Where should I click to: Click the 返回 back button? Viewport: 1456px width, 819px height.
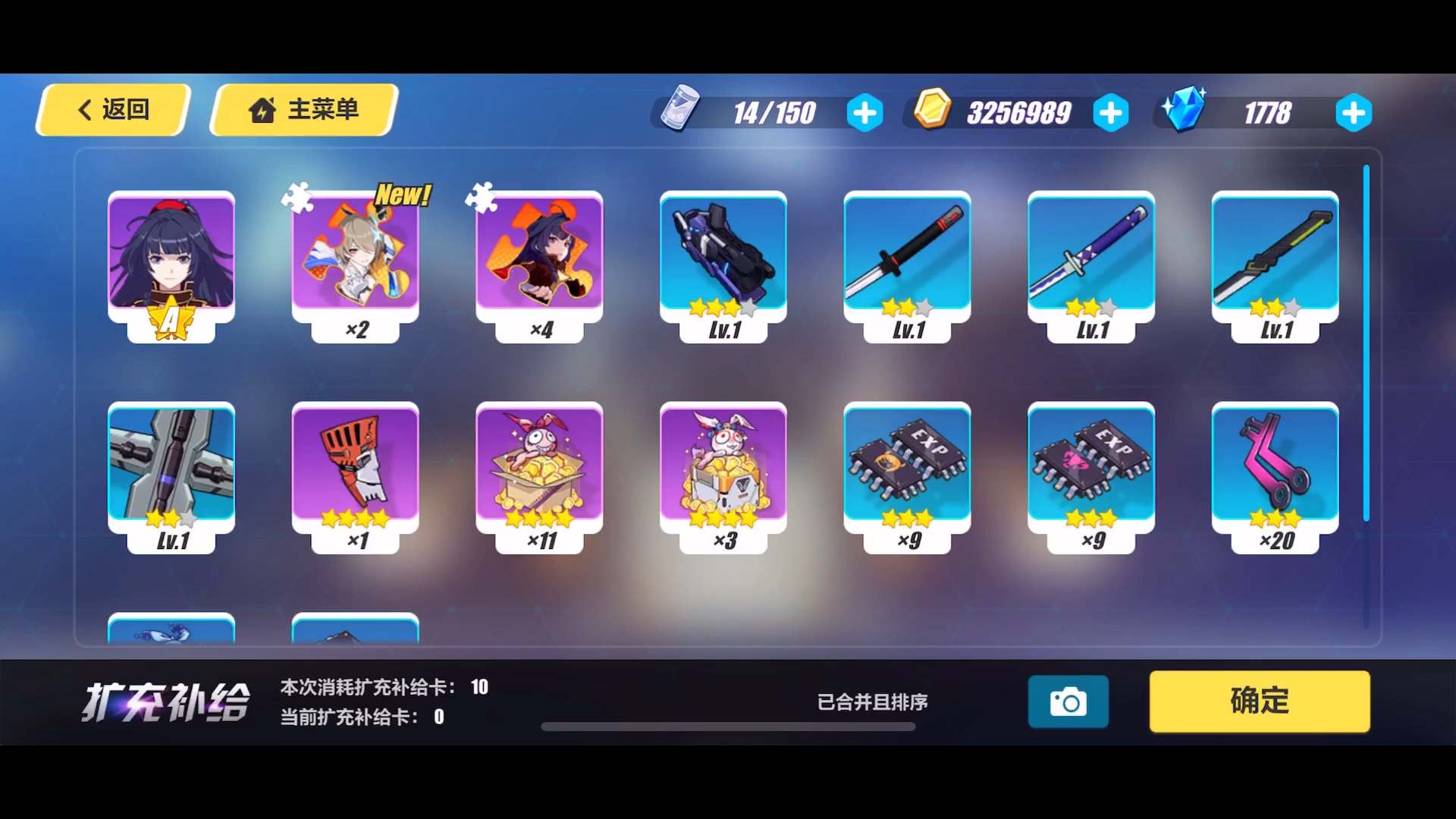point(114,109)
